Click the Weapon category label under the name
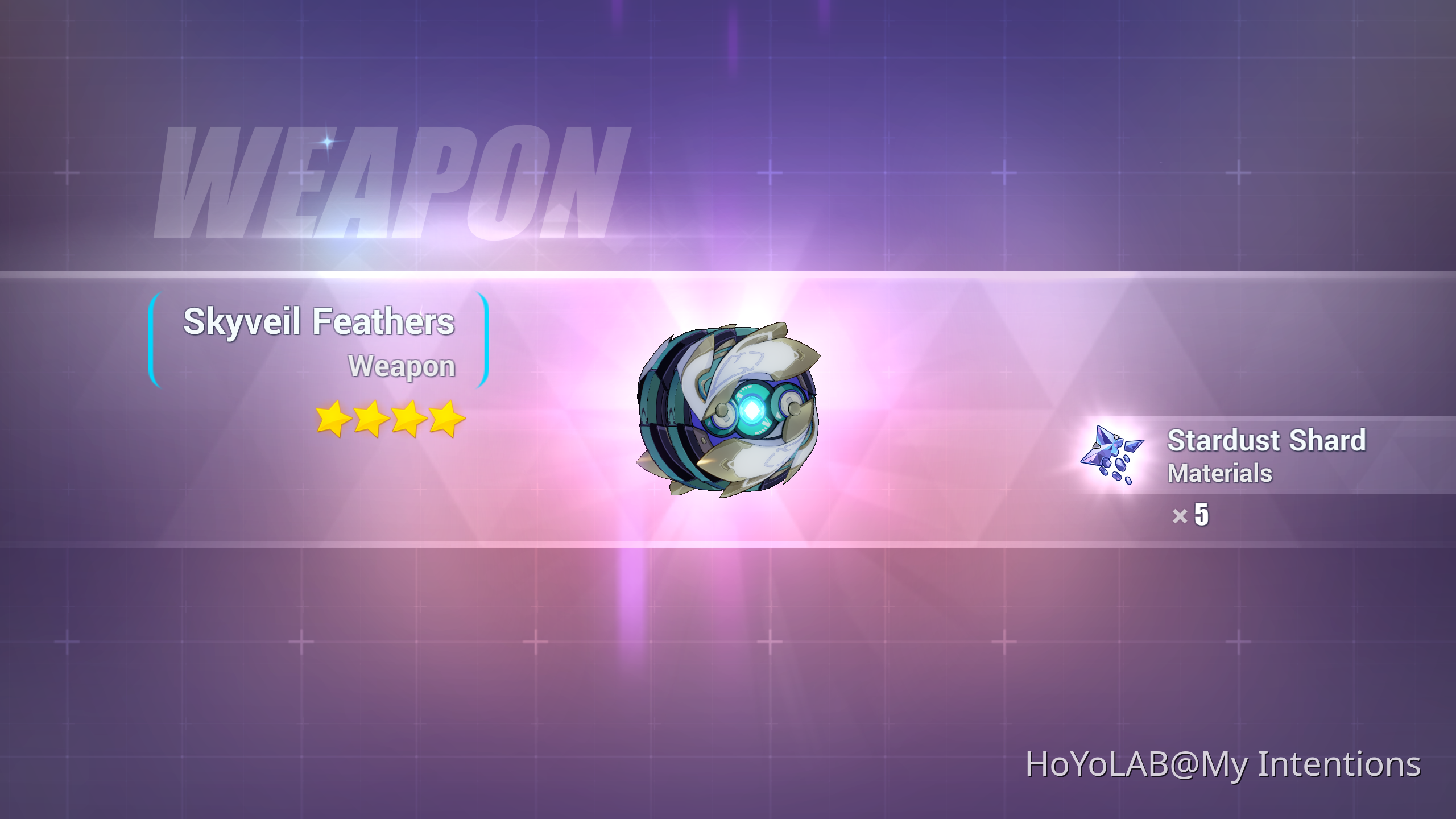 coord(402,366)
